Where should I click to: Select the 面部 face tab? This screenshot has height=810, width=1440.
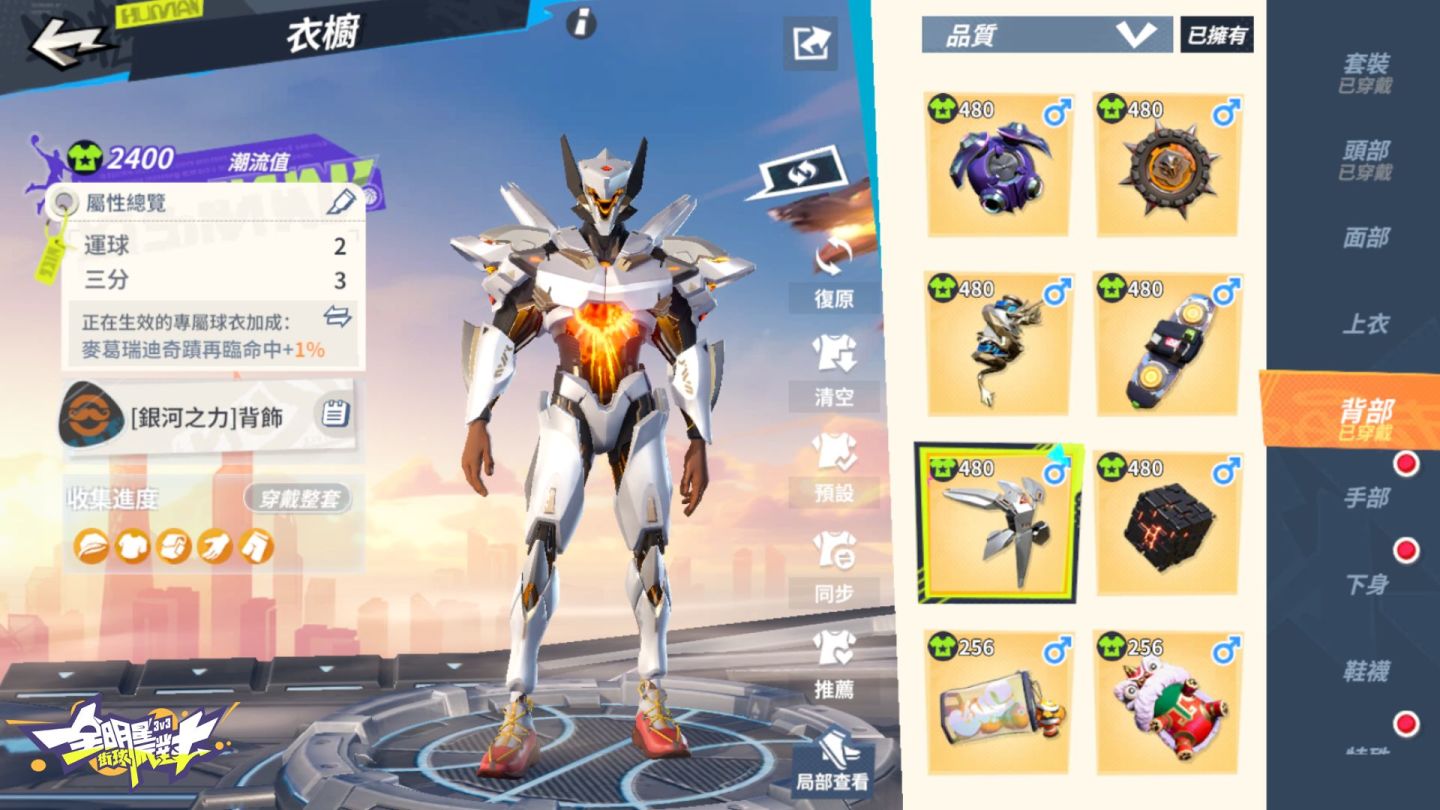click(1365, 237)
